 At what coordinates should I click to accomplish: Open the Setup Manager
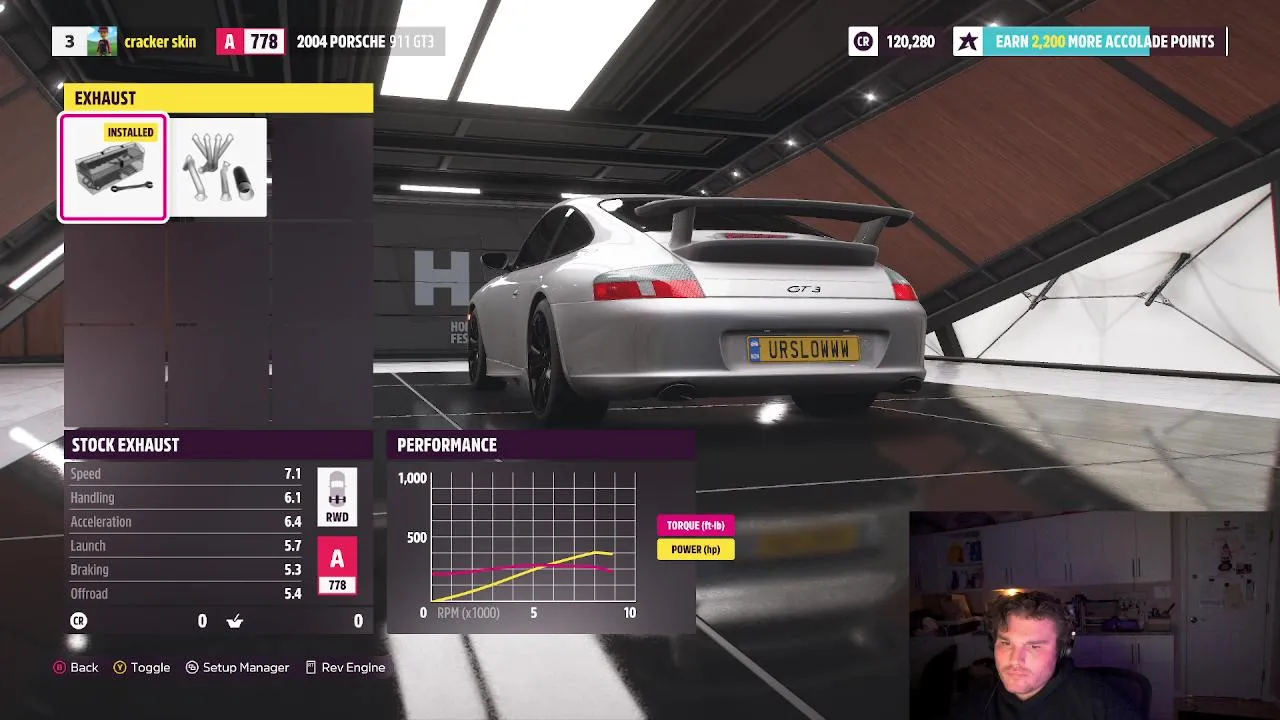237,667
